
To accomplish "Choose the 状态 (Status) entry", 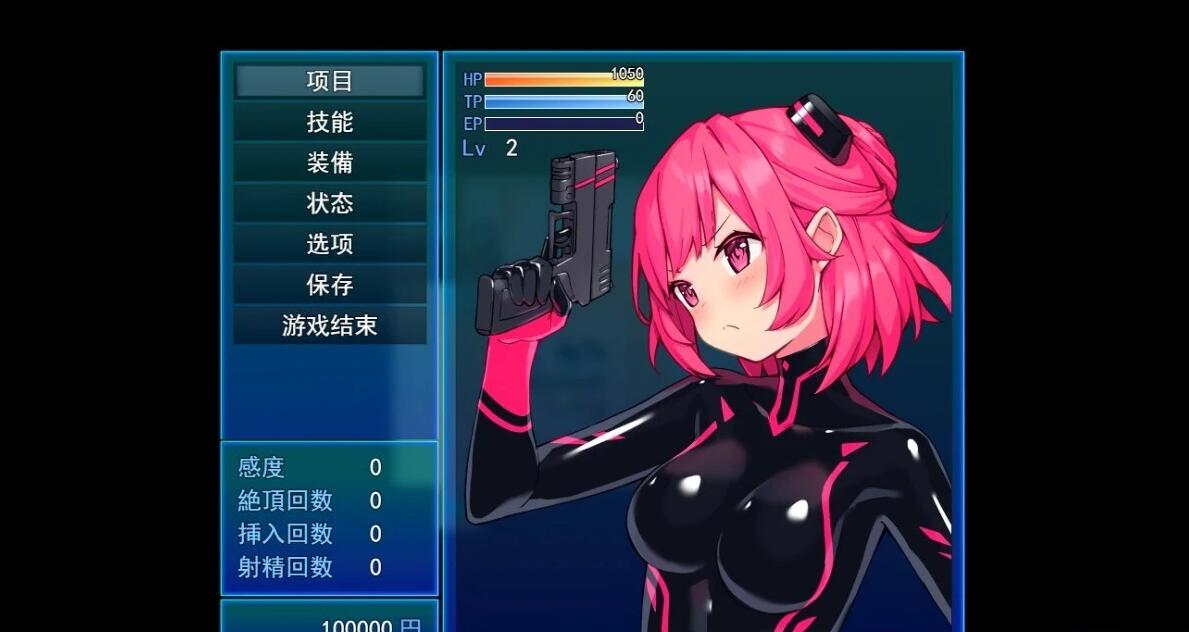I will (x=329, y=204).
